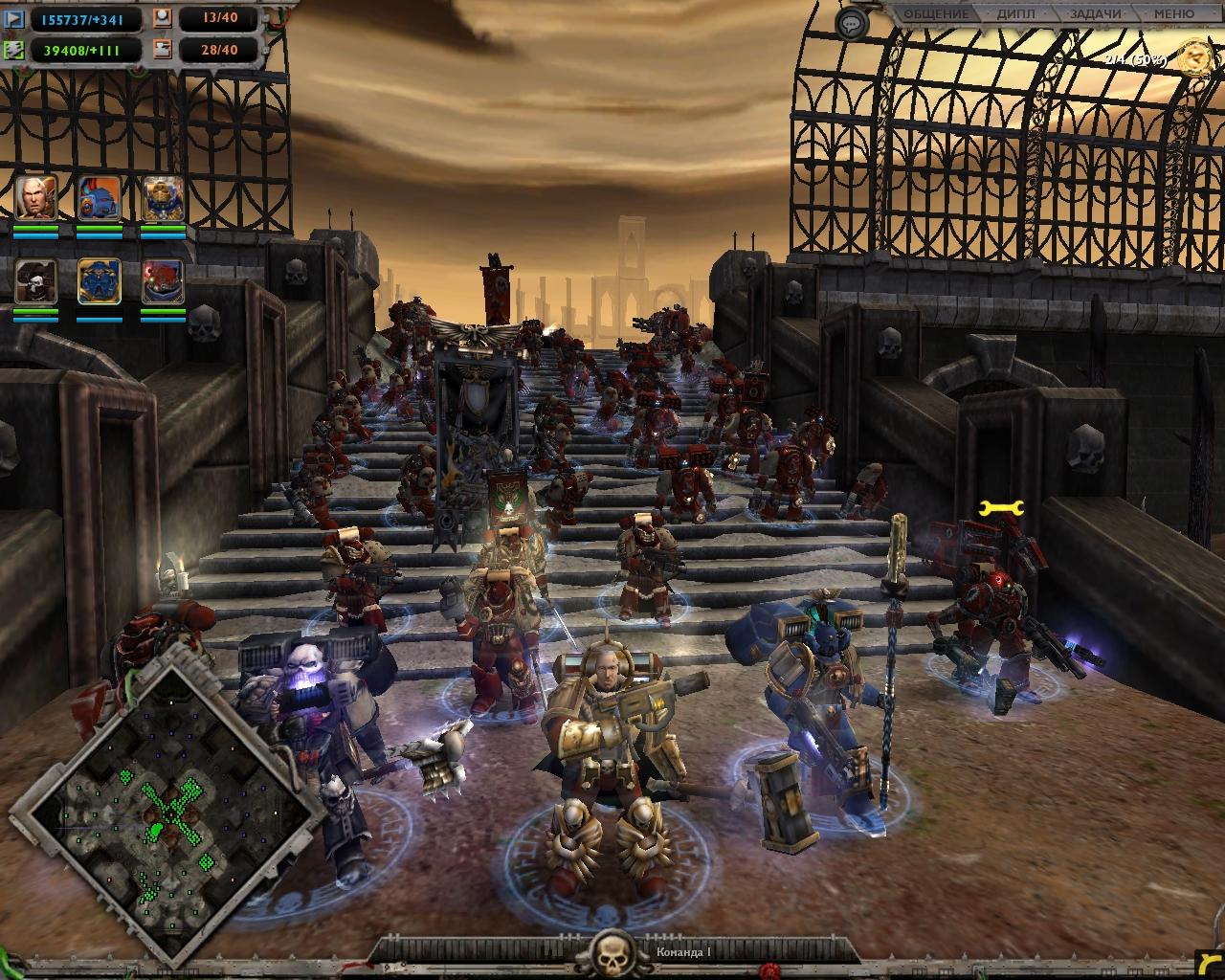The height and width of the screenshot is (980, 1225).
Task: Select the gold-faced blue armor portrait
Action: pos(163,198)
